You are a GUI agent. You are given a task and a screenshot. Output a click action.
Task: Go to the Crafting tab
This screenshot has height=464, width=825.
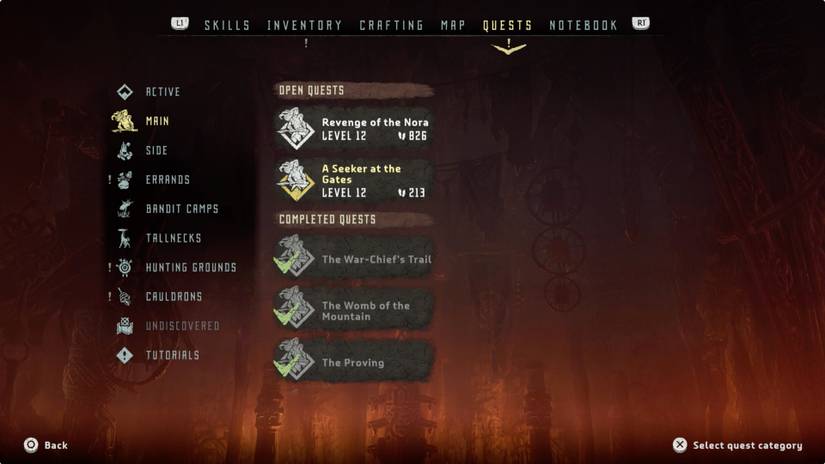point(391,25)
